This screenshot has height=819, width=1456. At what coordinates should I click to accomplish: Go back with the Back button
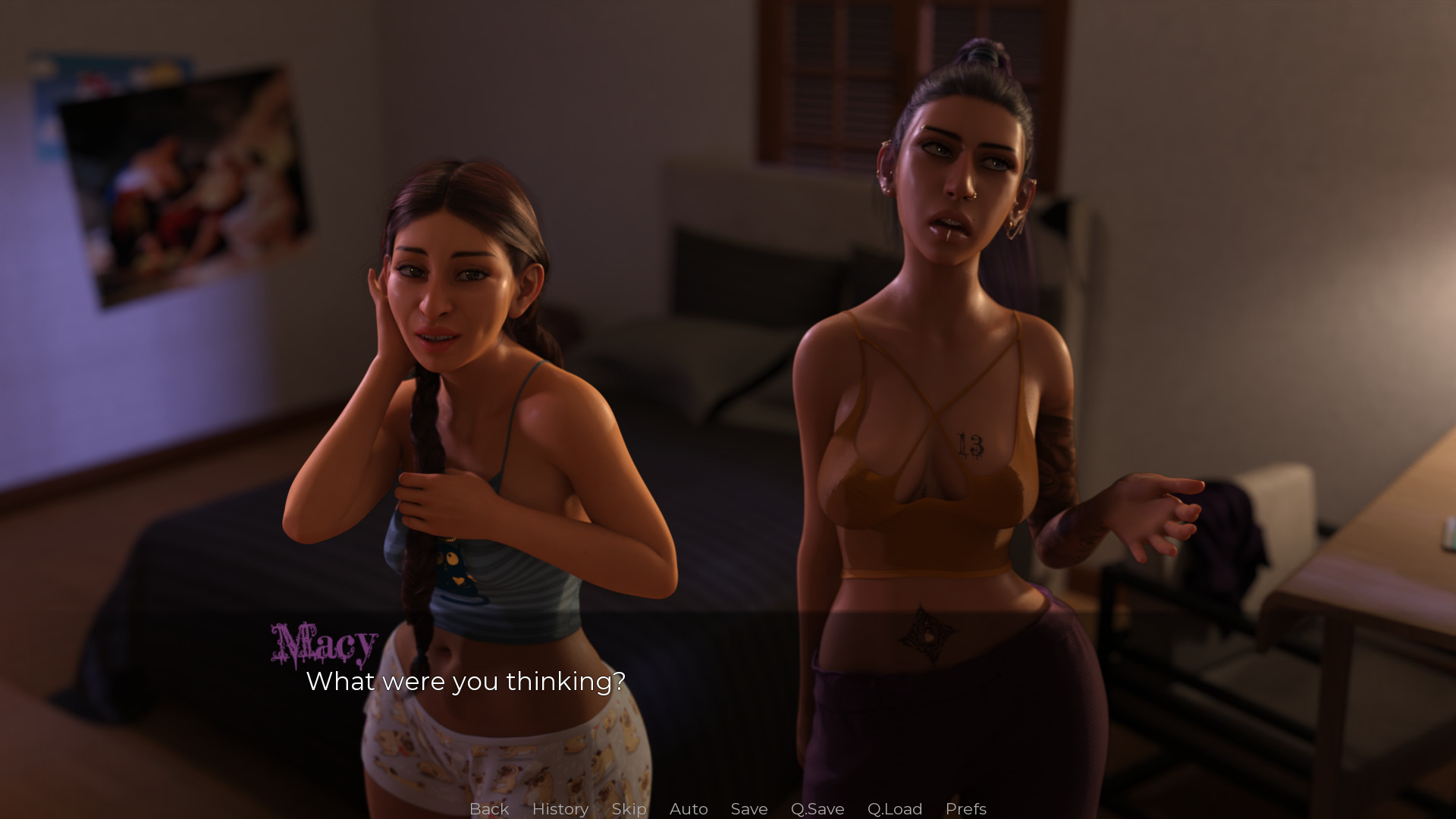pyautogui.click(x=488, y=808)
